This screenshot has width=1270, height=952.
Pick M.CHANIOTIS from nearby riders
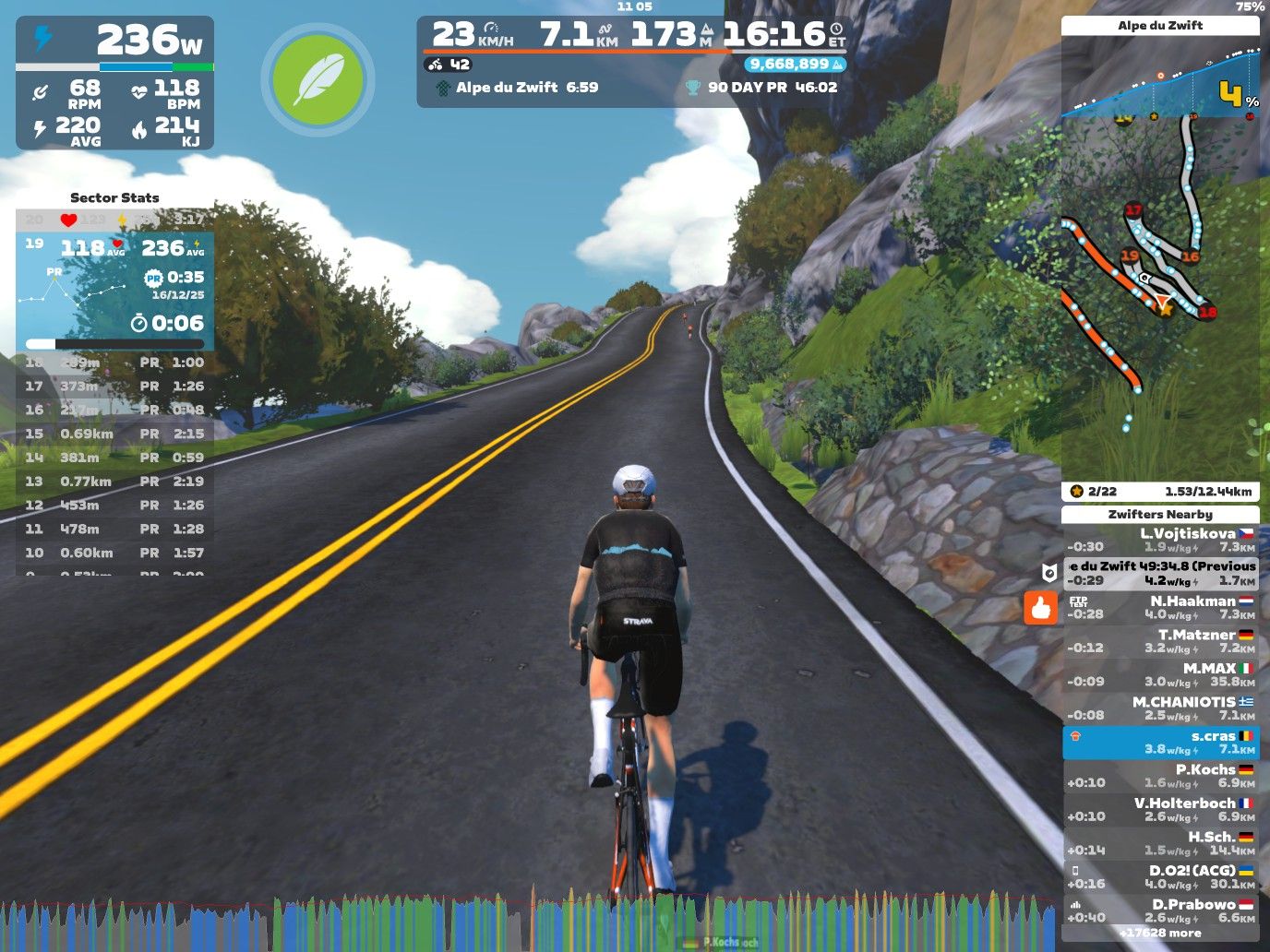coord(1160,708)
